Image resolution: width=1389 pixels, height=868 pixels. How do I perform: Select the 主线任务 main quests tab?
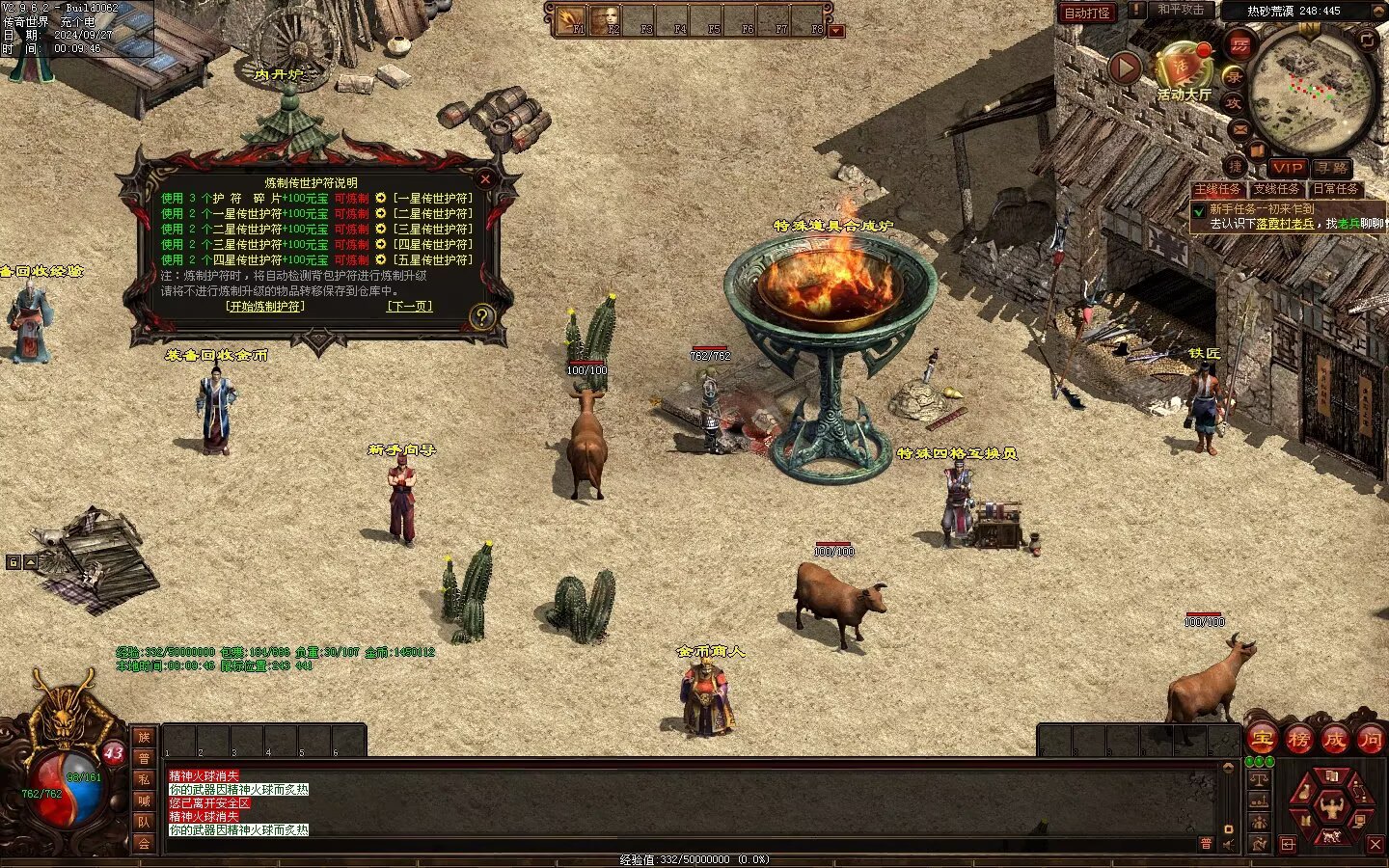point(1217,189)
